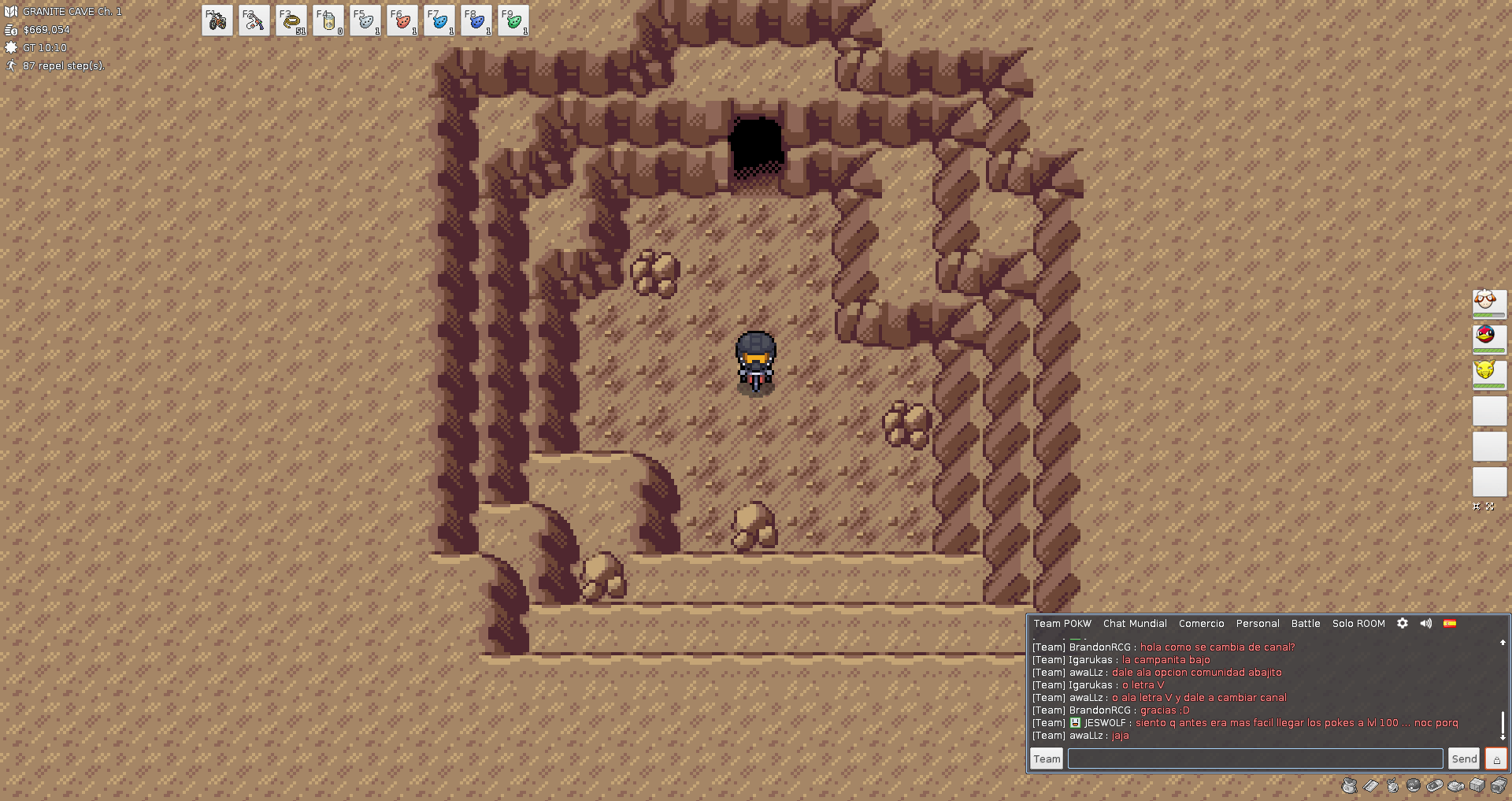Use the bicycle in the F1 slot
This screenshot has width=1512, height=801.
pyautogui.click(x=217, y=20)
